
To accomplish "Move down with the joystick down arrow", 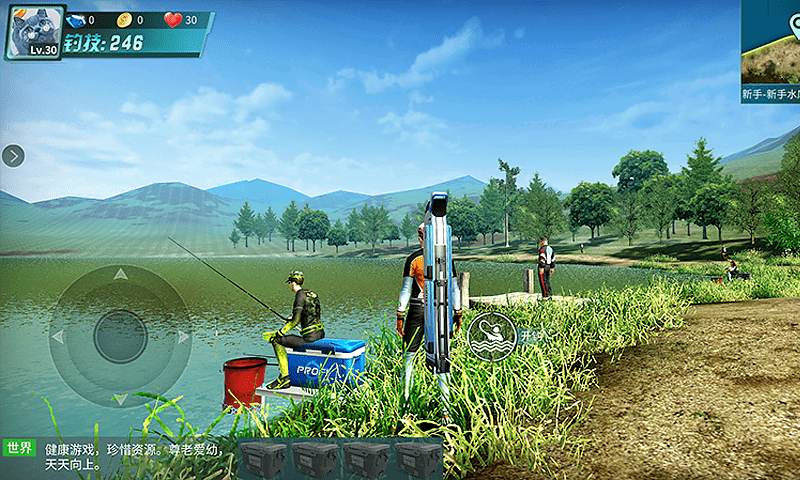I will click(120, 399).
